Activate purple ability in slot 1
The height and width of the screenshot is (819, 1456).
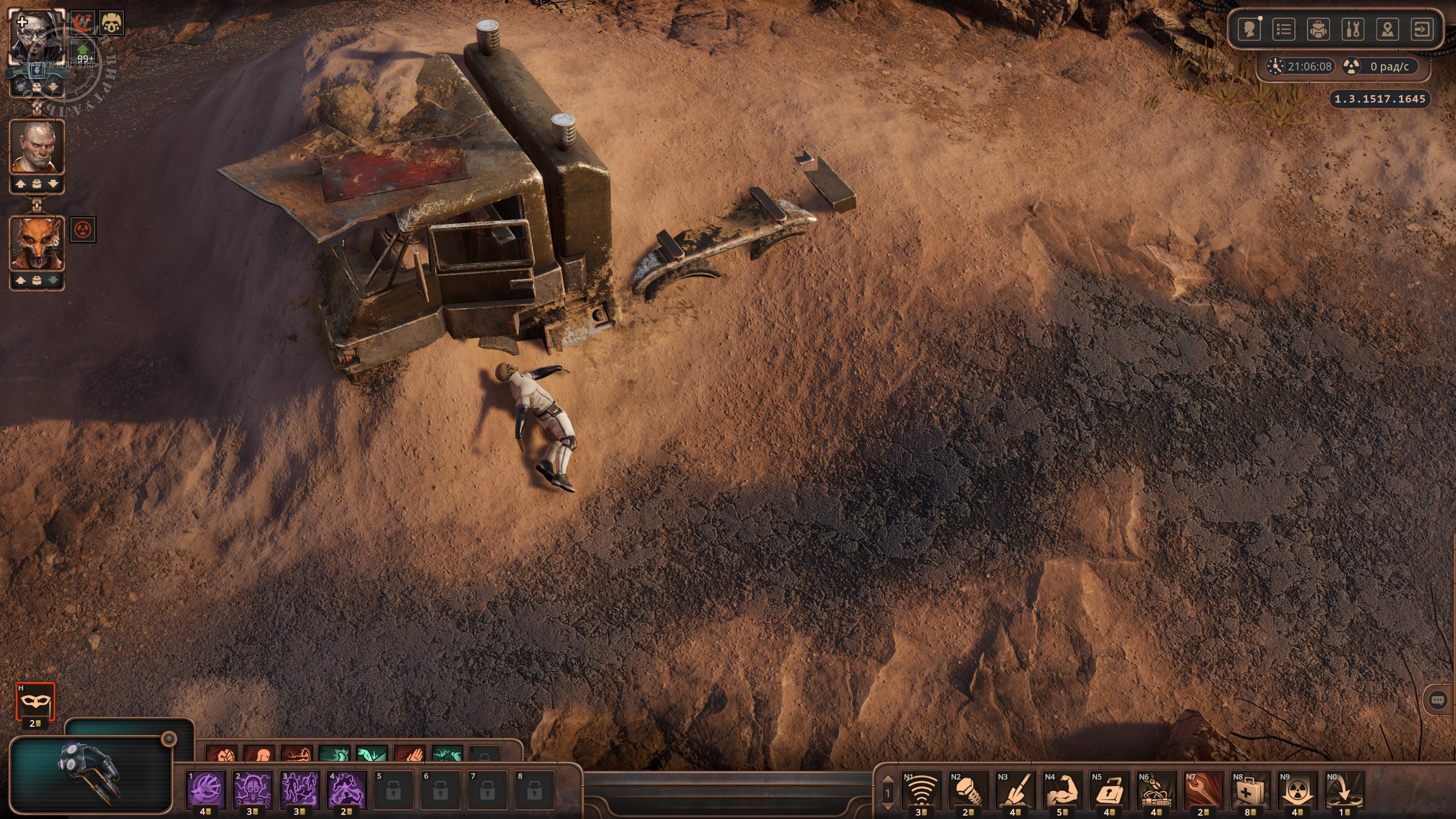(x=206, y=790)
